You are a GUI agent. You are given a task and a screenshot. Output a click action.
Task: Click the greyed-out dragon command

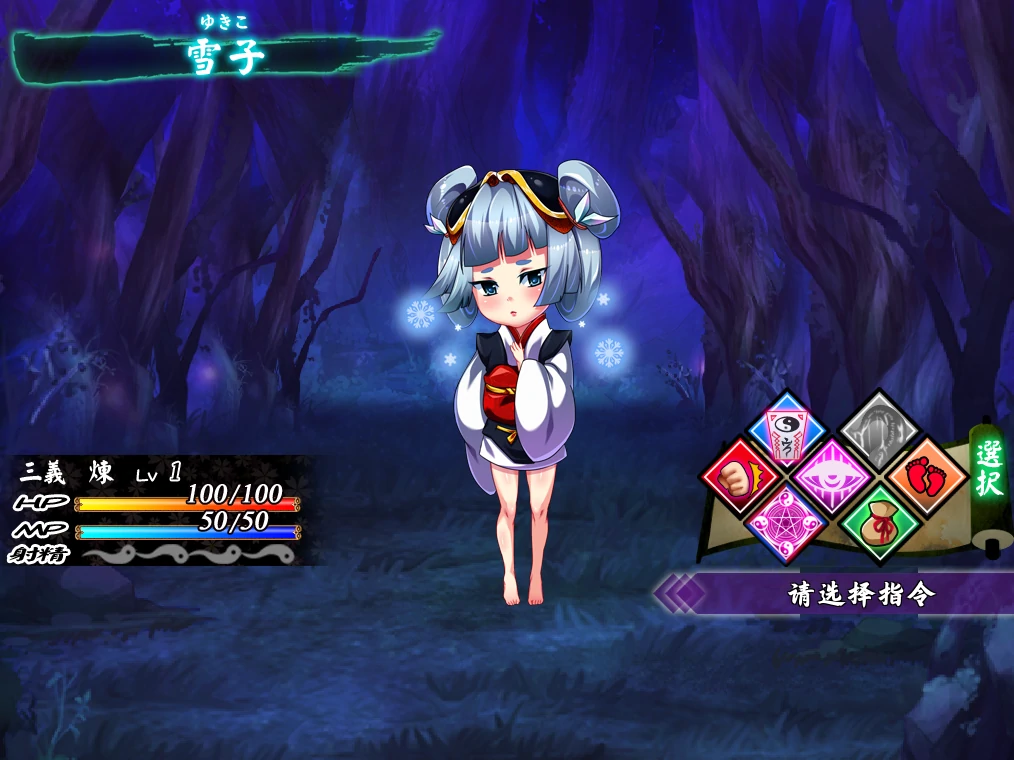pyautogui.click(x=877, y=430)
